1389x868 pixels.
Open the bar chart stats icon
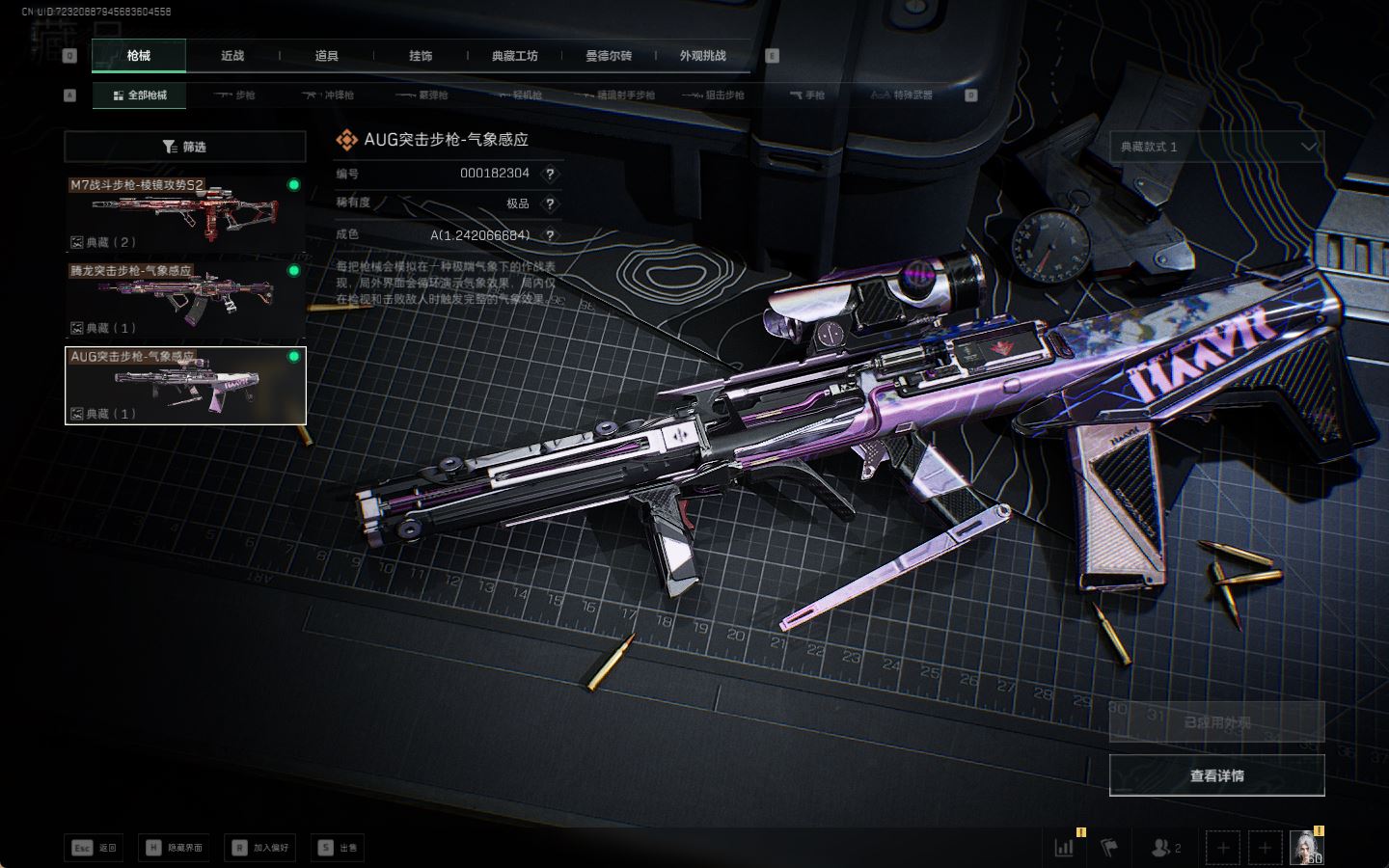1064,848
